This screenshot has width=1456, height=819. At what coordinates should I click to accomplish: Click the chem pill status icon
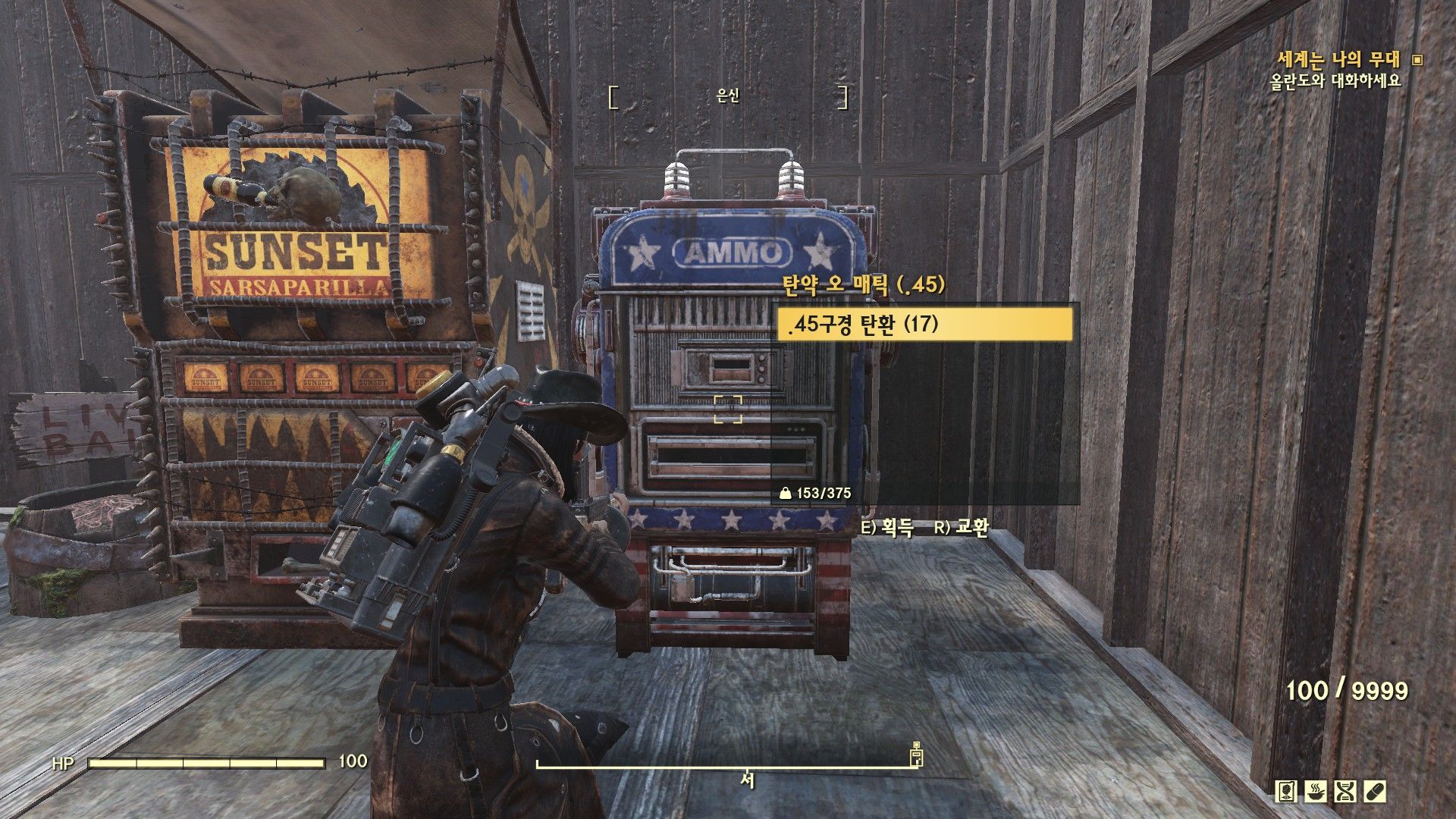pos(1375,792)
